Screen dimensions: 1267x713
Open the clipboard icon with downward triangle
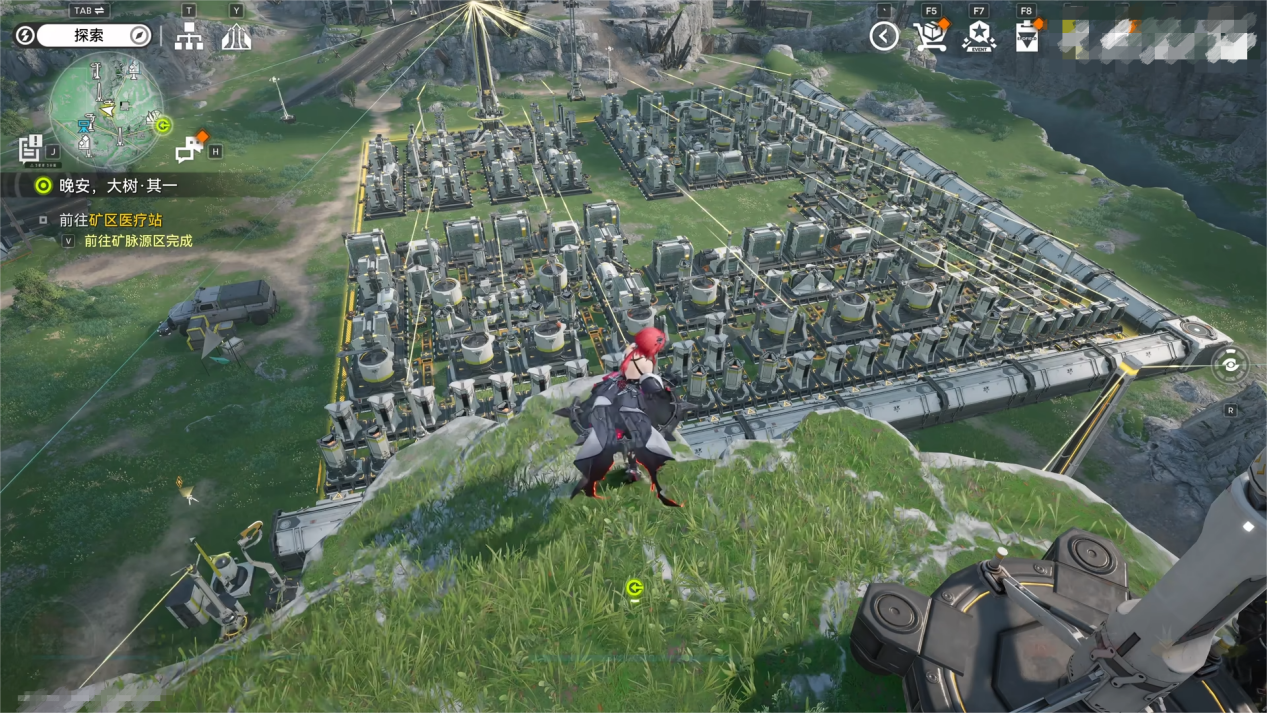pos(1027,38)
